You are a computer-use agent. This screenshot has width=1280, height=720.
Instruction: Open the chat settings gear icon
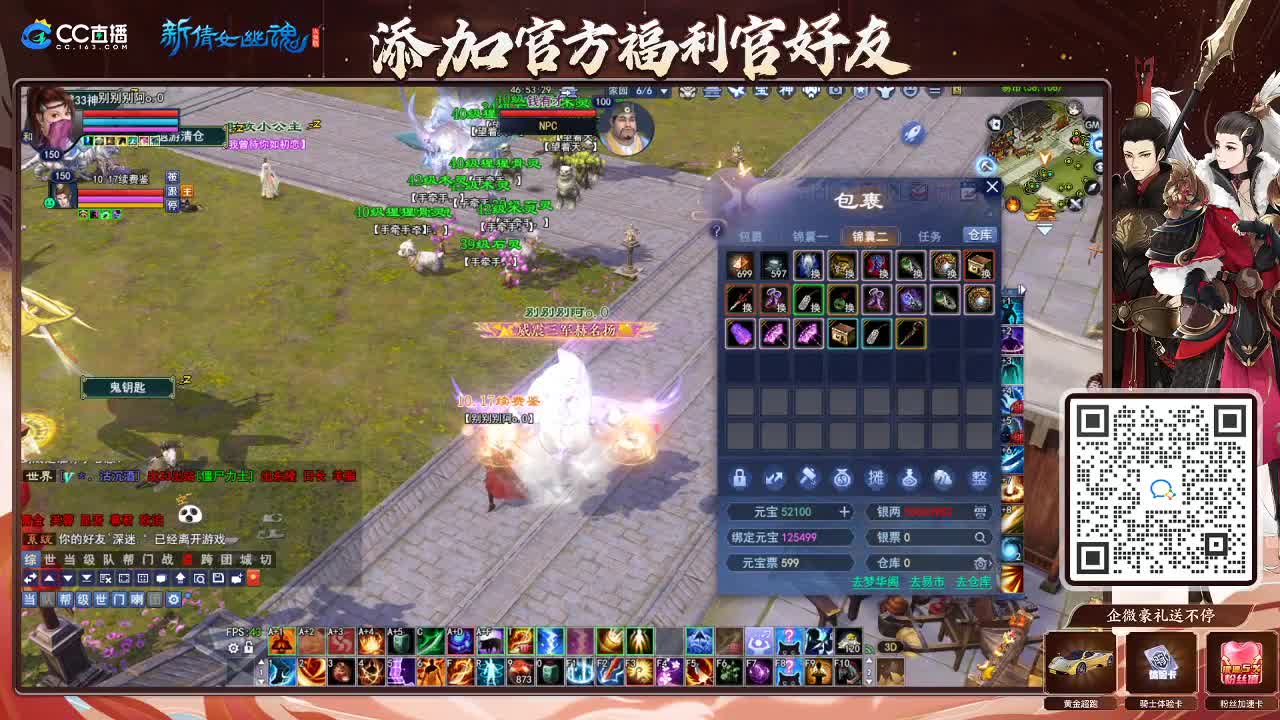(x=174, y=600)
